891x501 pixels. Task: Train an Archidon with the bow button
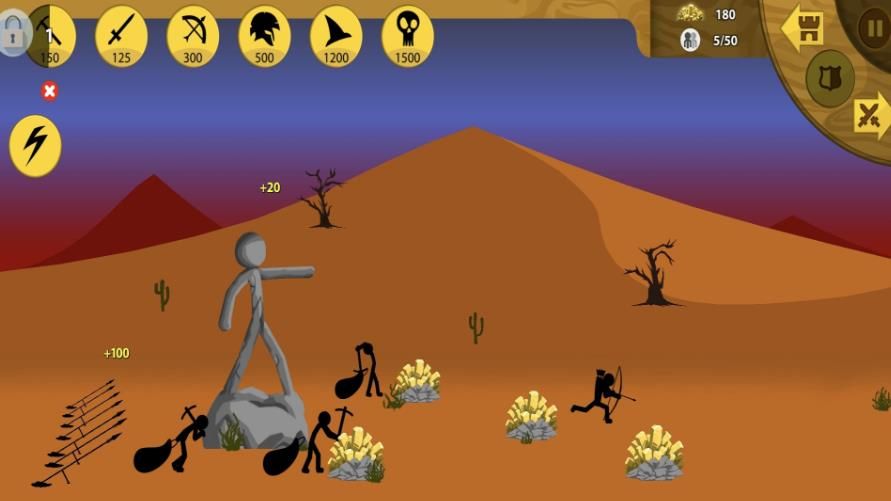(x=193, y=37)
